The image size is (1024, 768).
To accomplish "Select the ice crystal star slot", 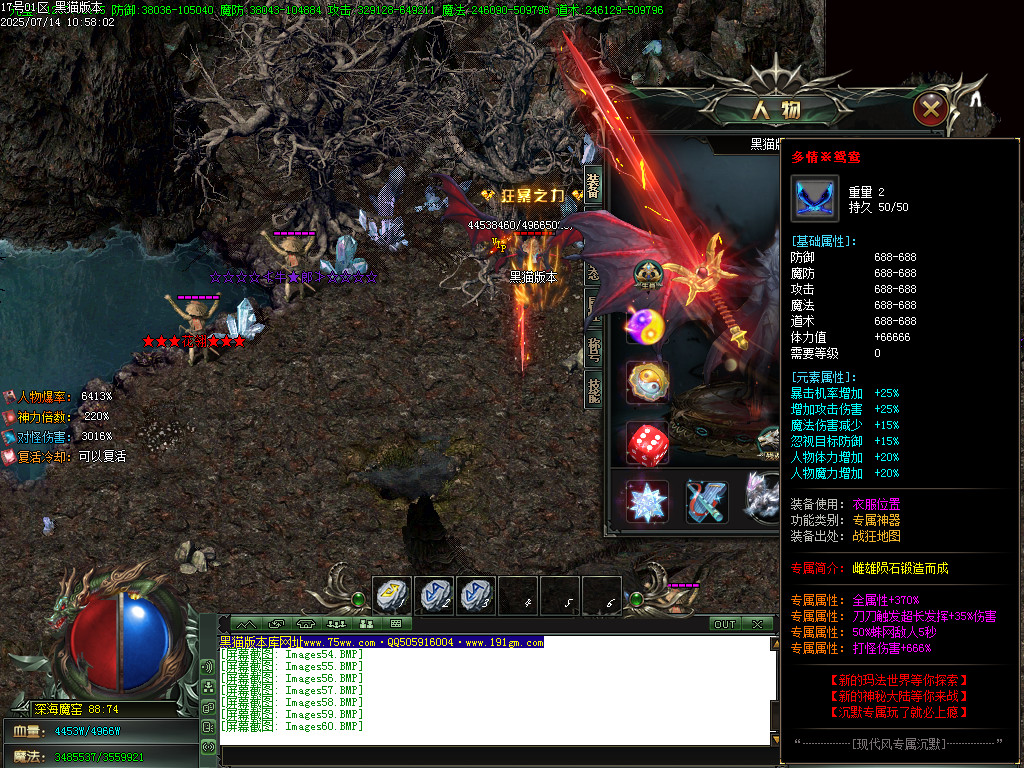I will pos(647,501).
